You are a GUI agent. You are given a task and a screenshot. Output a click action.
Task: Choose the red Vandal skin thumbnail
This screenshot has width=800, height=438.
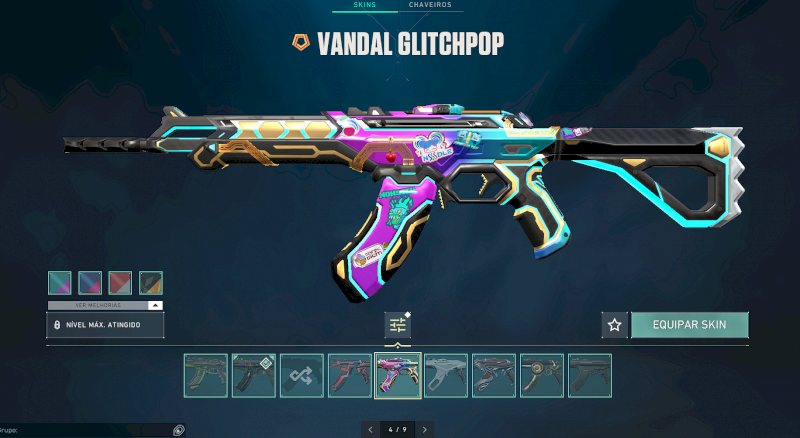coord(349,376)
